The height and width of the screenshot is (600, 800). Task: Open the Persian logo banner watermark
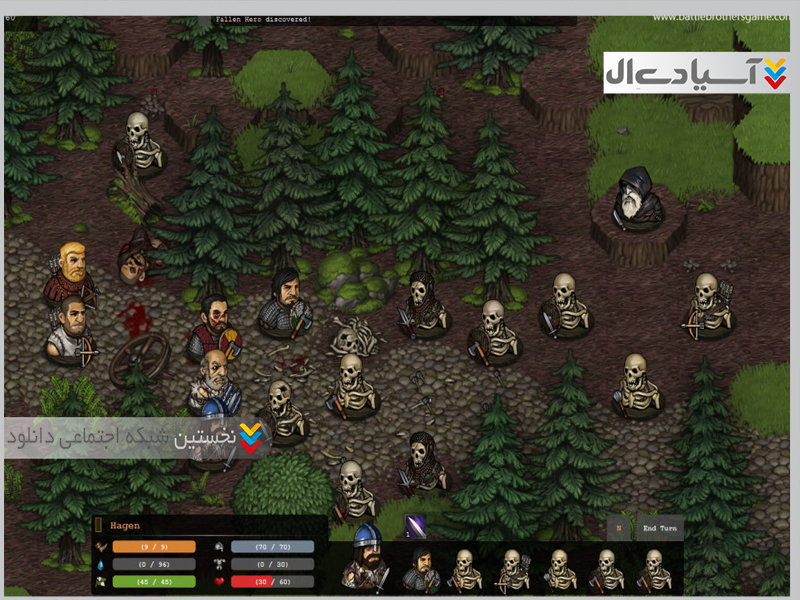(696, 73)
